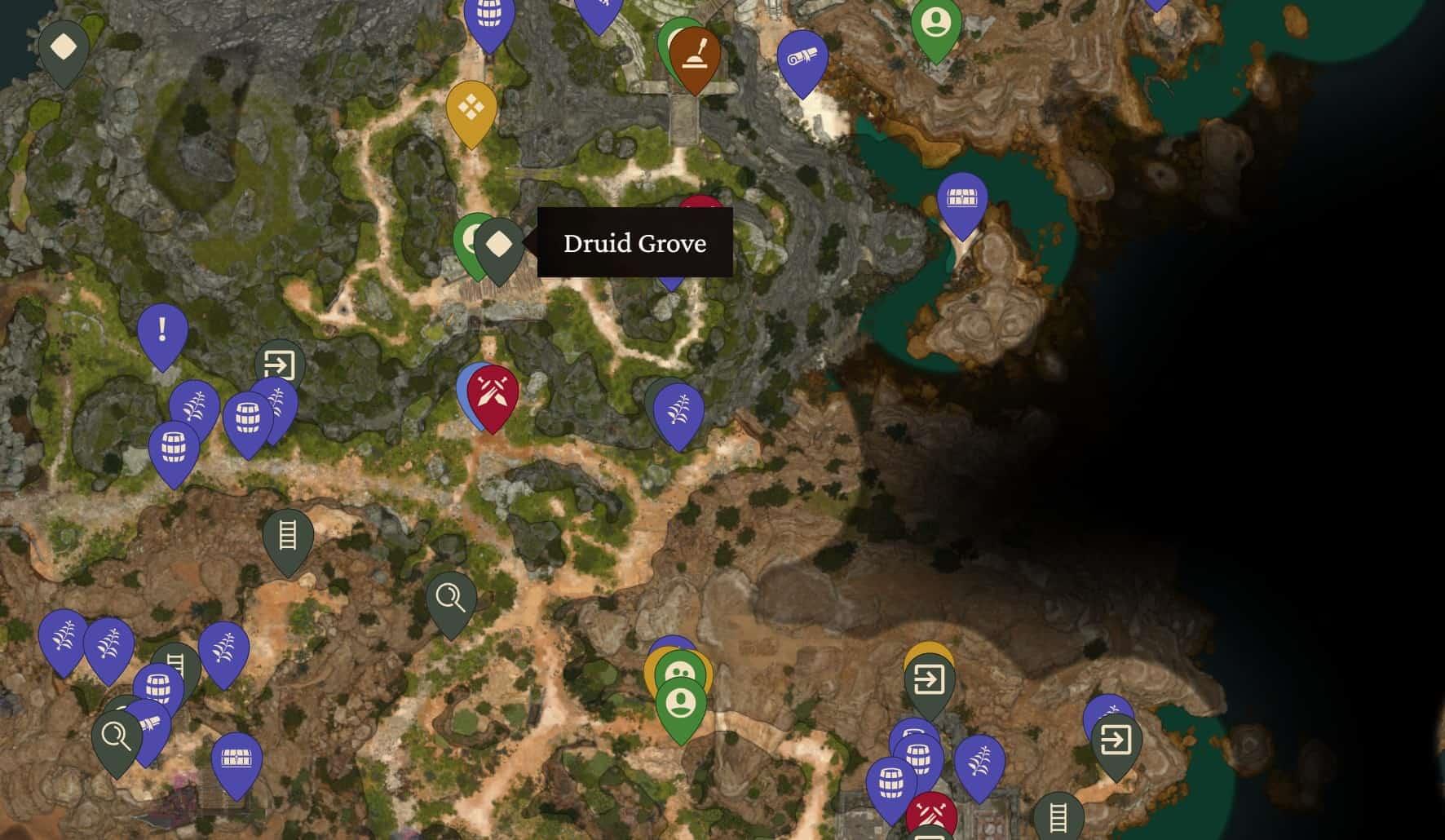The height and width of the screenshot is (840, 1445).
Task: Click the yellow four-diamond map marker
Action: tap(471, 108)
